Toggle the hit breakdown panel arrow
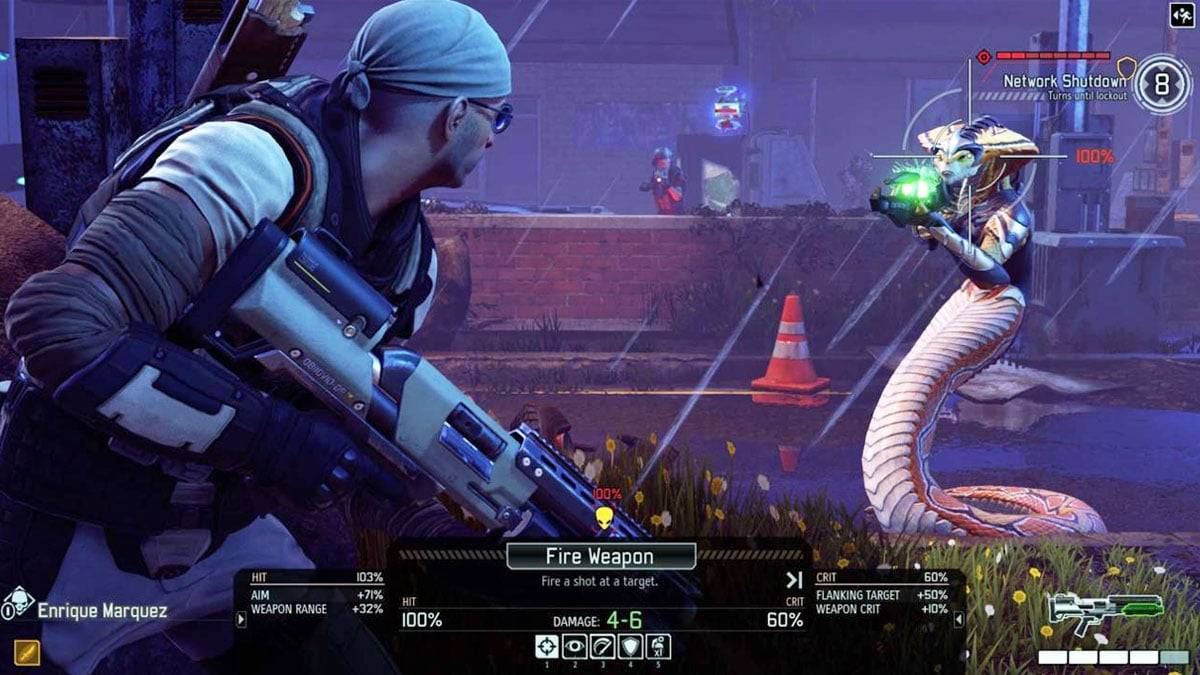Image resolution: width=1200 pixels, height=675 pixels. pos(240,620)
